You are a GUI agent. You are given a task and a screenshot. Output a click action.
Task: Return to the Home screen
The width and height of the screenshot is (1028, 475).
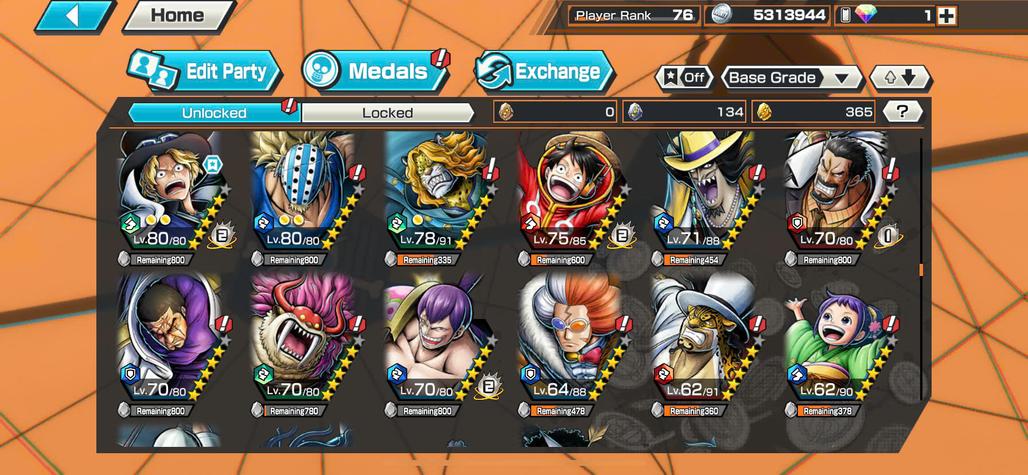click(178, 16)
